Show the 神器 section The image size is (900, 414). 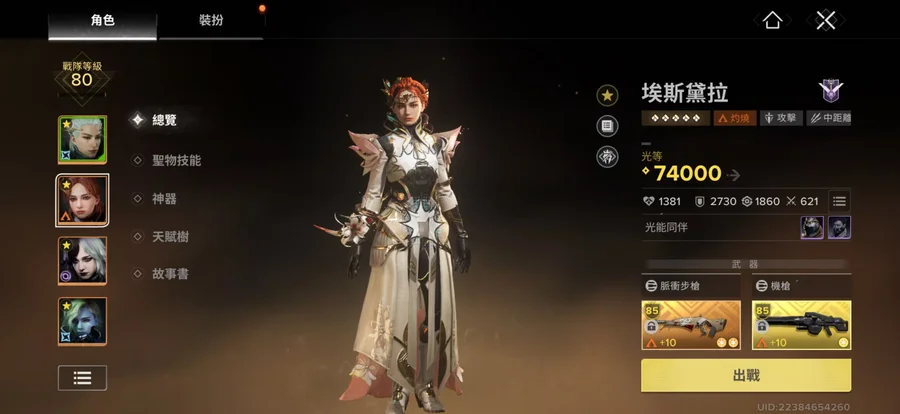[x=163, y=199]
